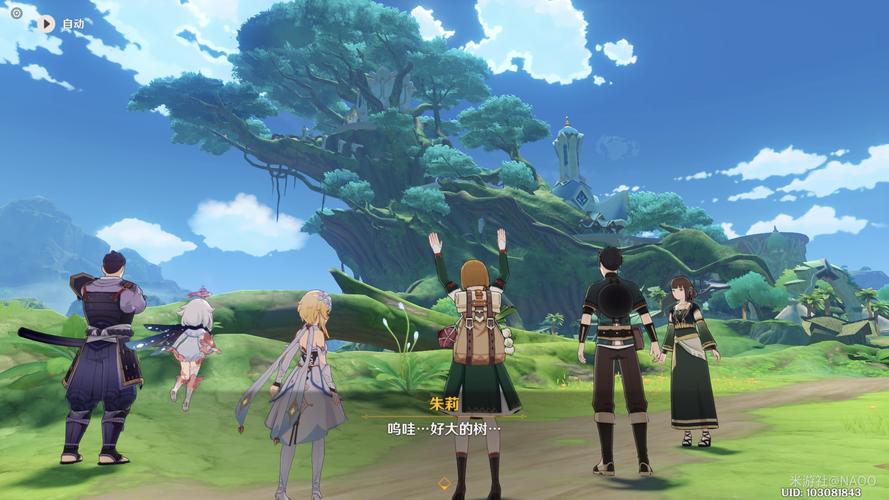Advance dialogue via the golden diamond indicator
Screen dimensions: 889x500
tap(444, 483)
